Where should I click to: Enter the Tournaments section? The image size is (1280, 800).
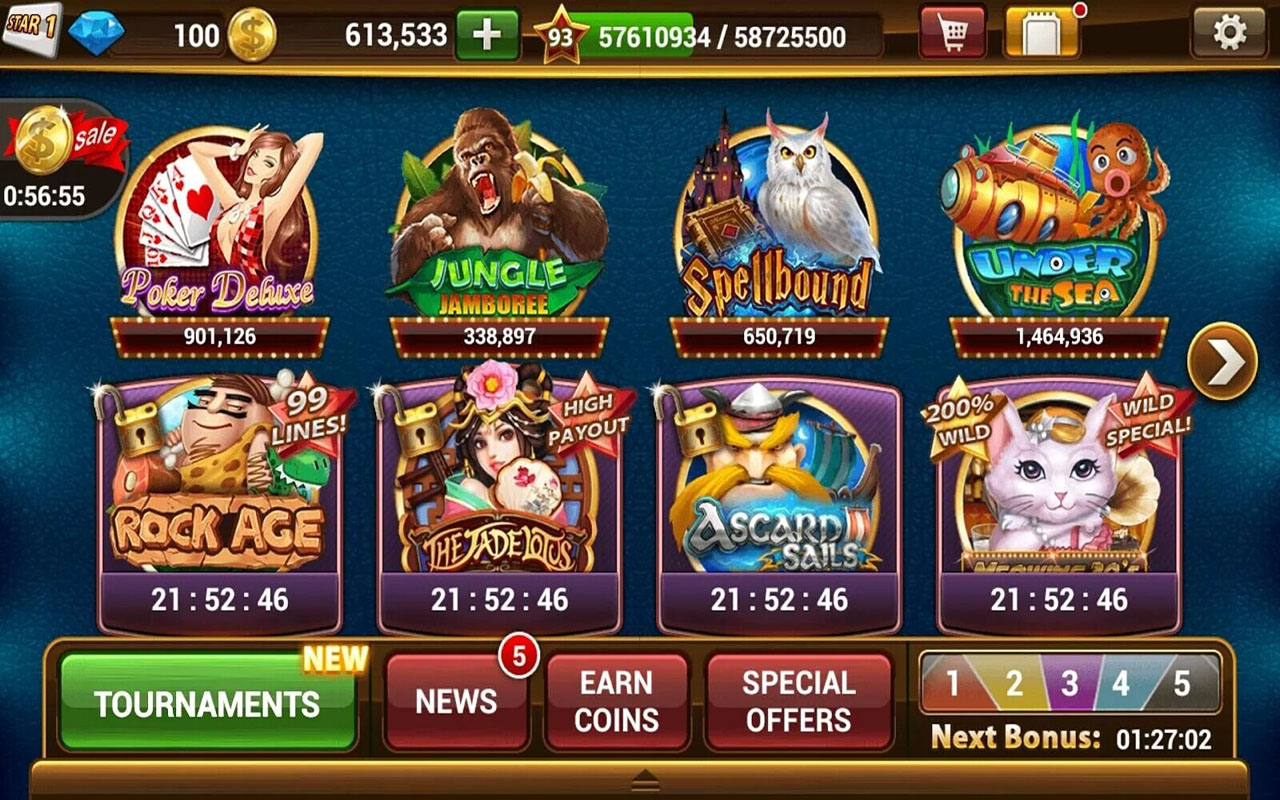coord(208,702)
